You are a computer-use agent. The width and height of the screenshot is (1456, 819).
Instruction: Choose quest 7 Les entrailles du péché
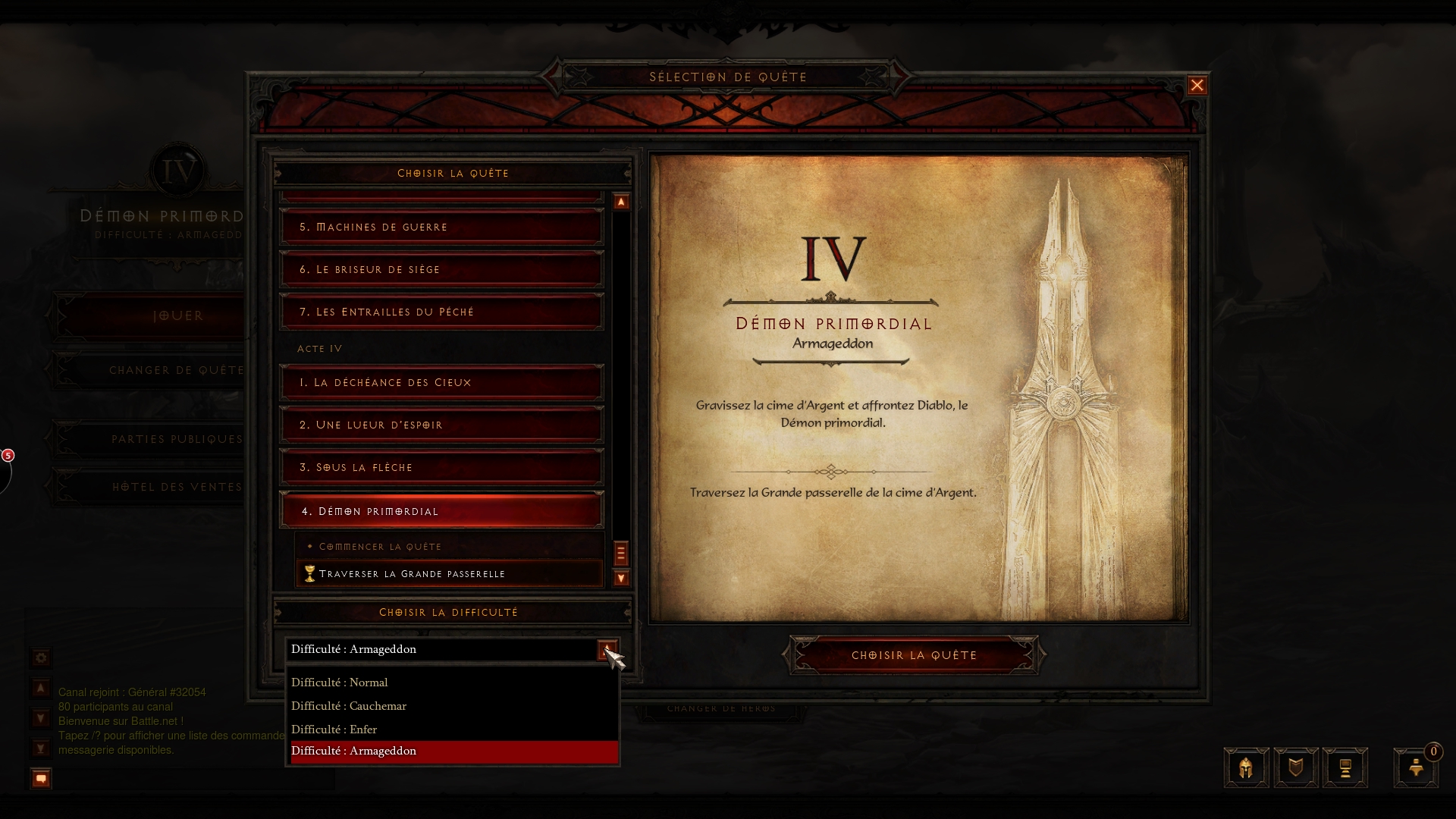[441, 312]
